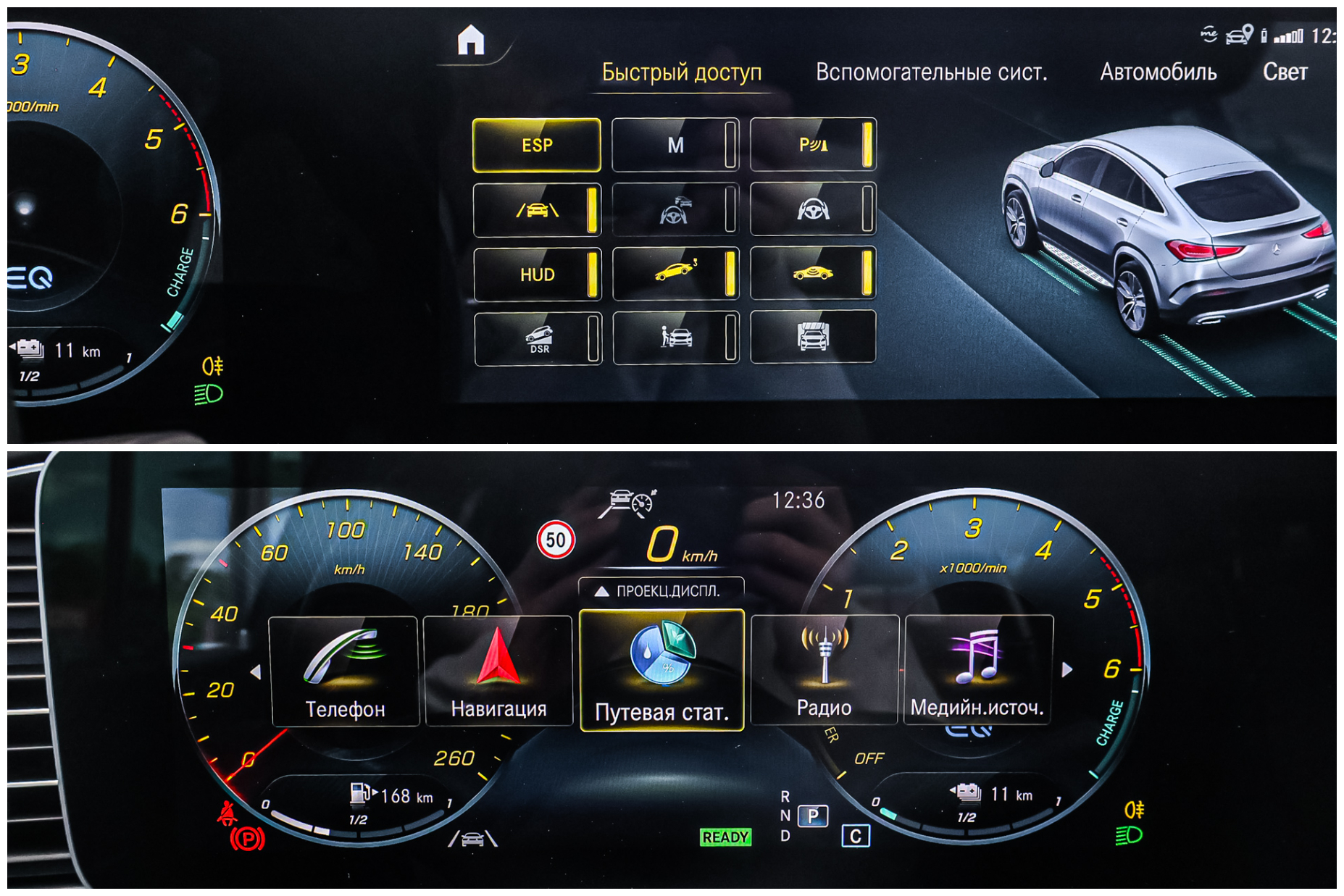Click the right arrow beside Медийн.источ.
The width and height of the screenshot is (1344, 896).
(1067, 670)
